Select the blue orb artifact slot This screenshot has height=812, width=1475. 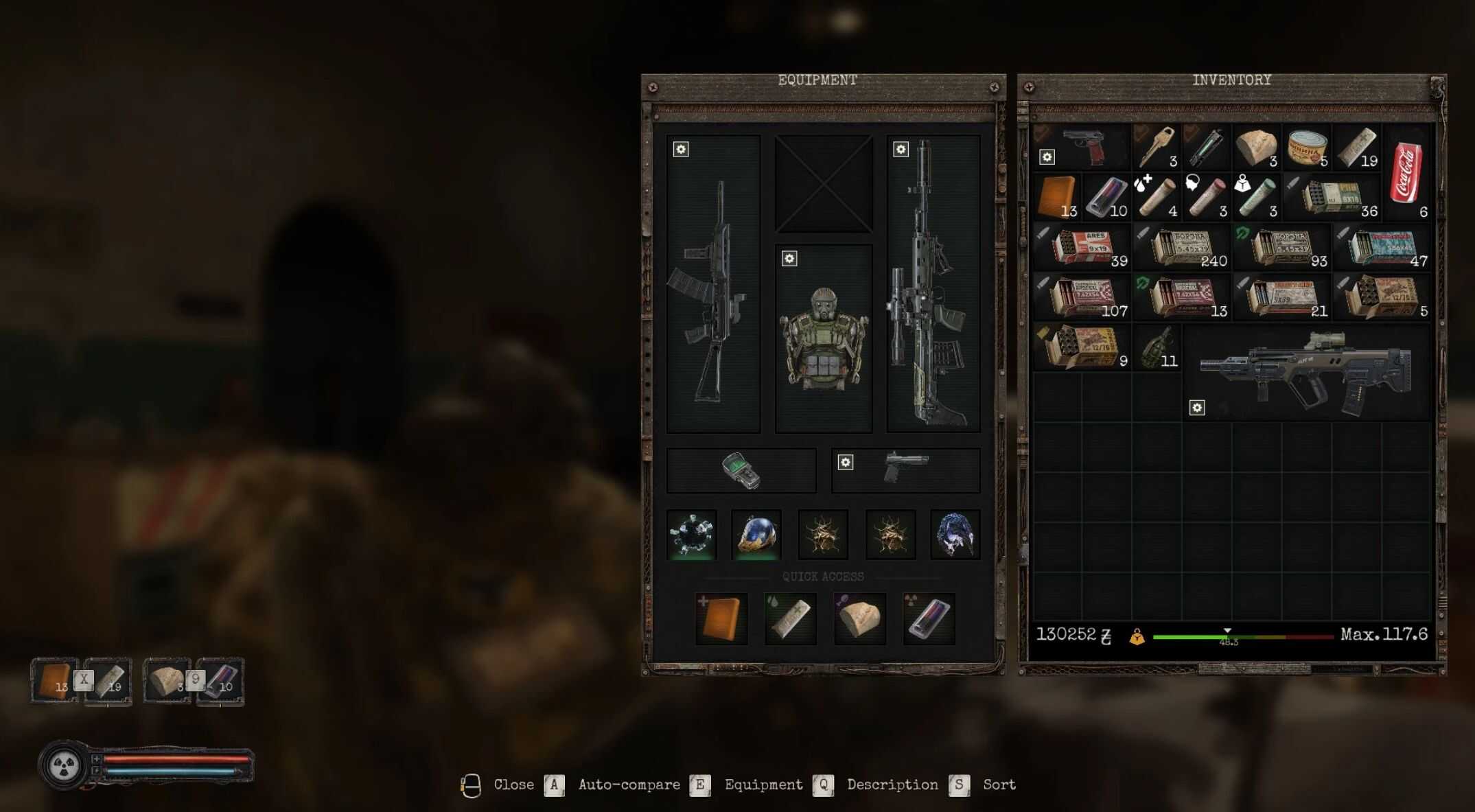[756, 534]
